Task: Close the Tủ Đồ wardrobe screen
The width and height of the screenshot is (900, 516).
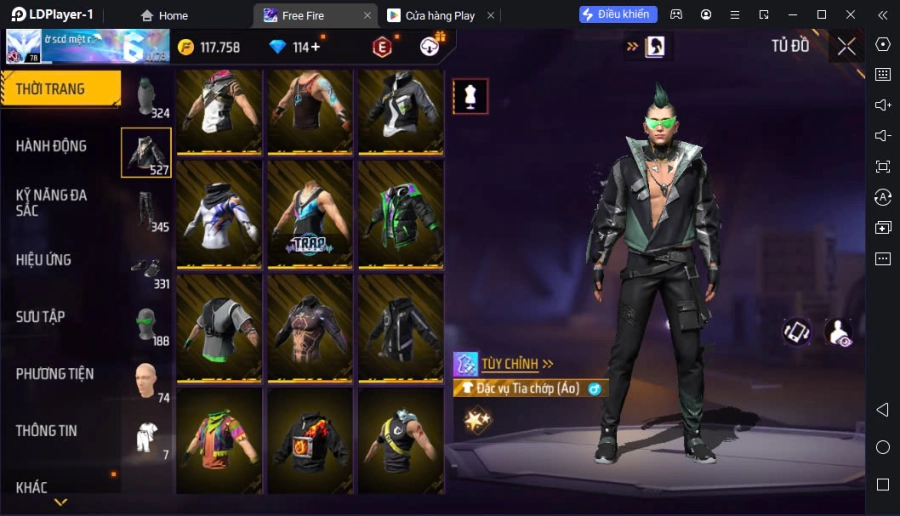Action: [846, 46]
